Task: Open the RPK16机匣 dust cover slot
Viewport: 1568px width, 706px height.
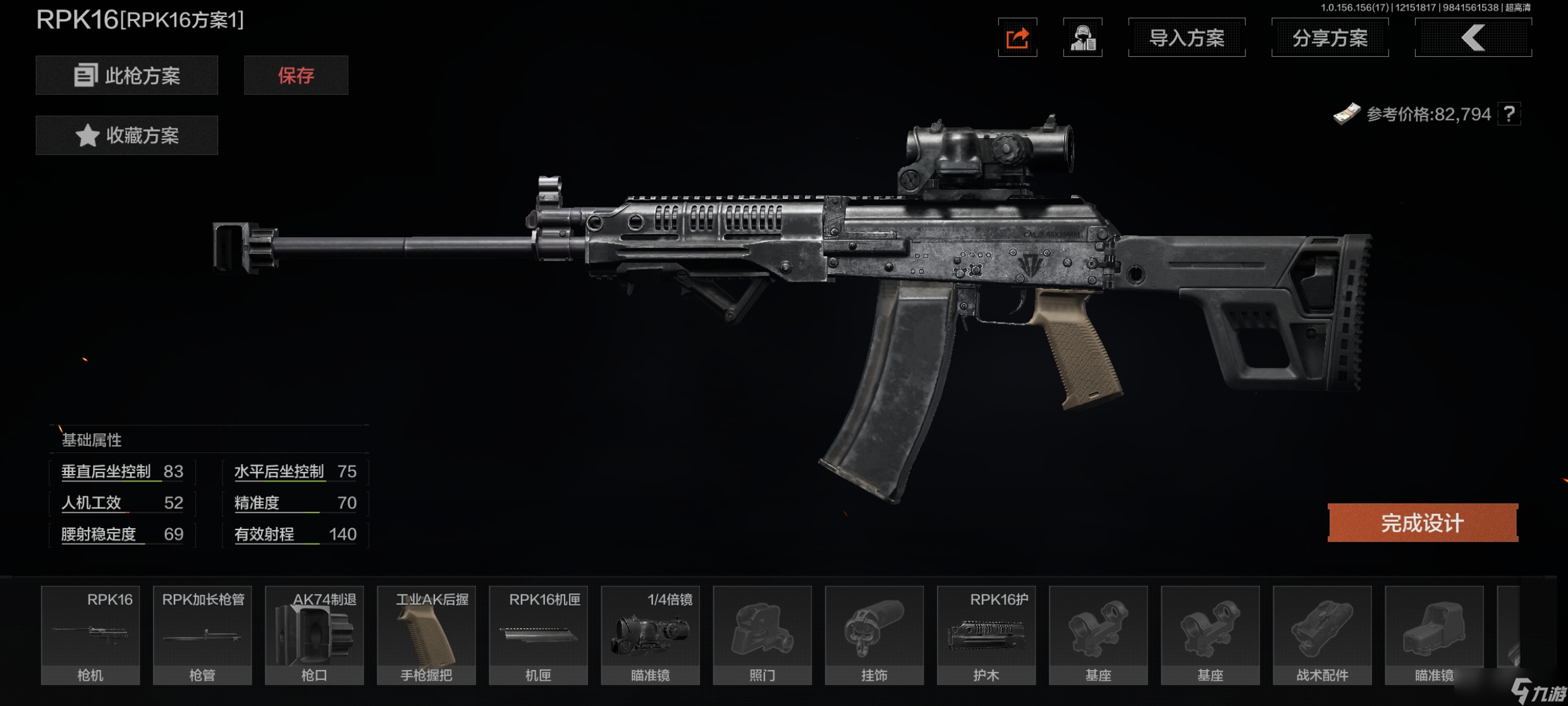Action: pos(538,635)
